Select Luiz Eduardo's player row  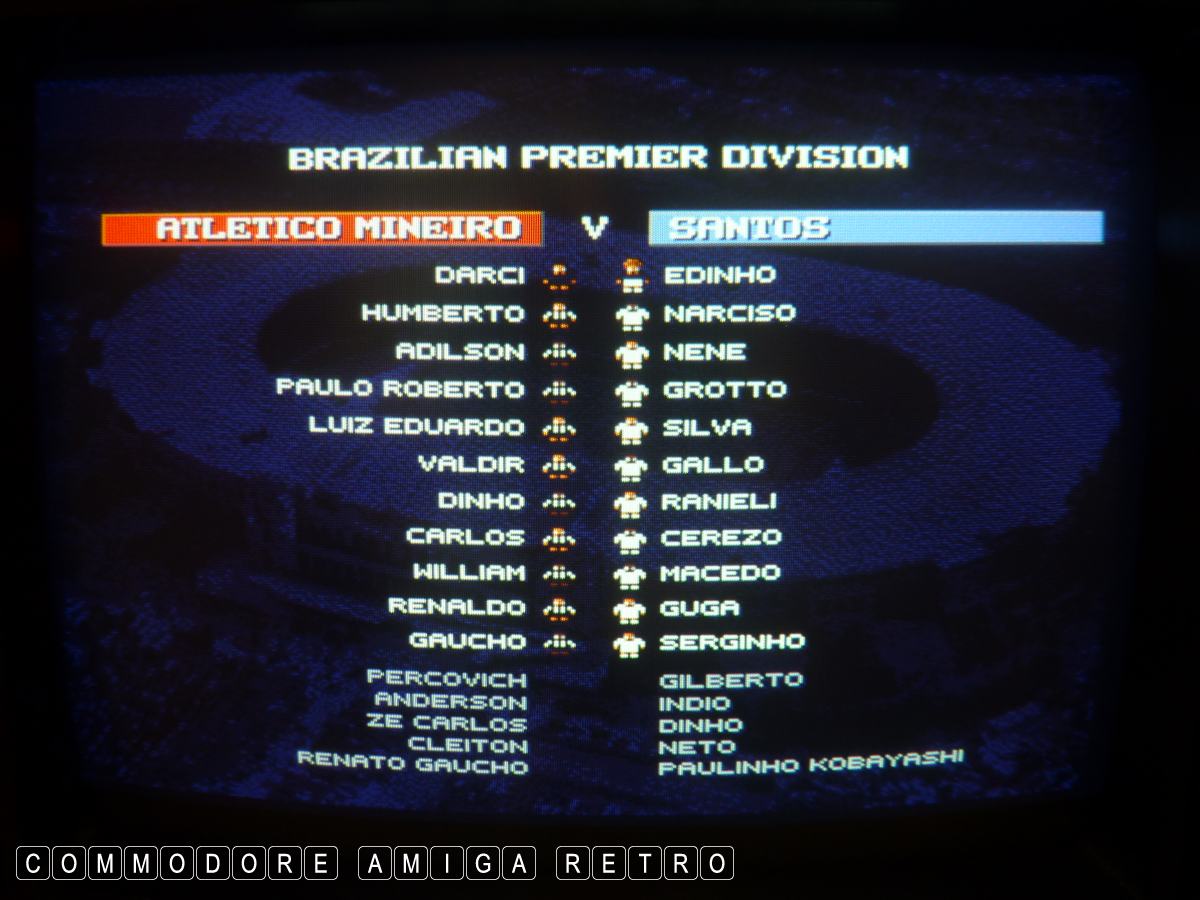click(415, 426)
